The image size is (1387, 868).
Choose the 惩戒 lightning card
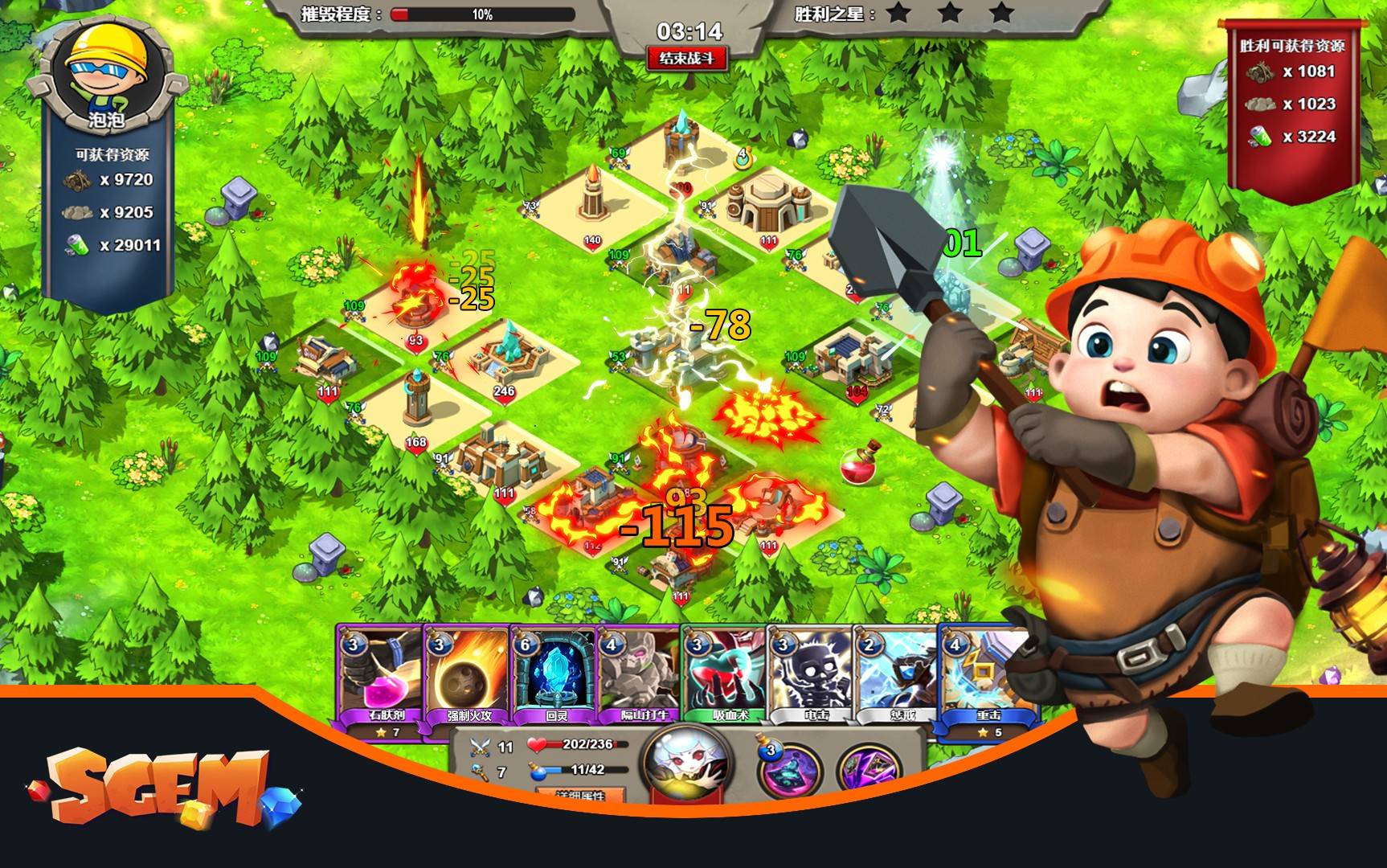[x=897, y=674]
